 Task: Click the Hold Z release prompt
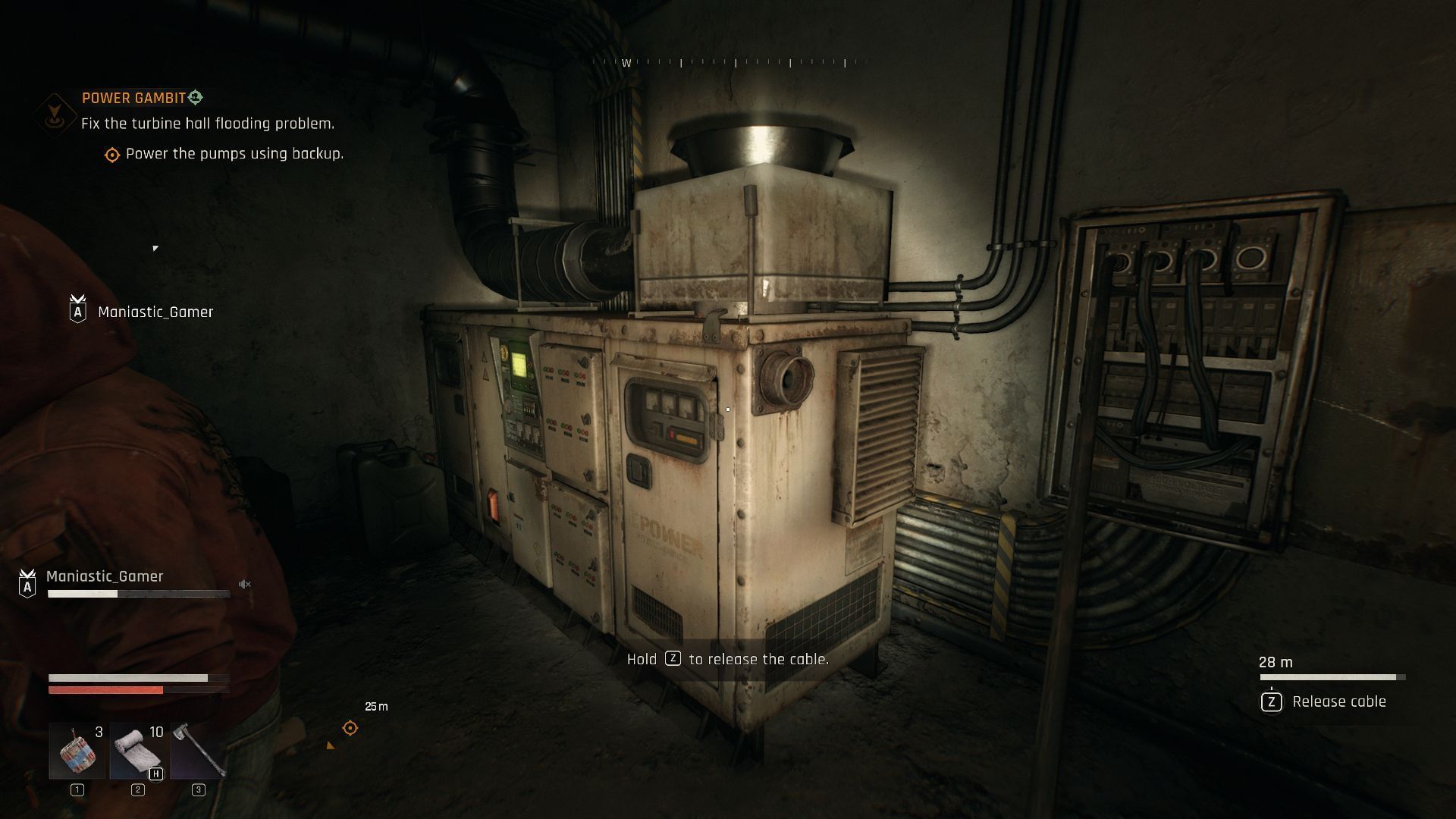(x=727, y=660)
